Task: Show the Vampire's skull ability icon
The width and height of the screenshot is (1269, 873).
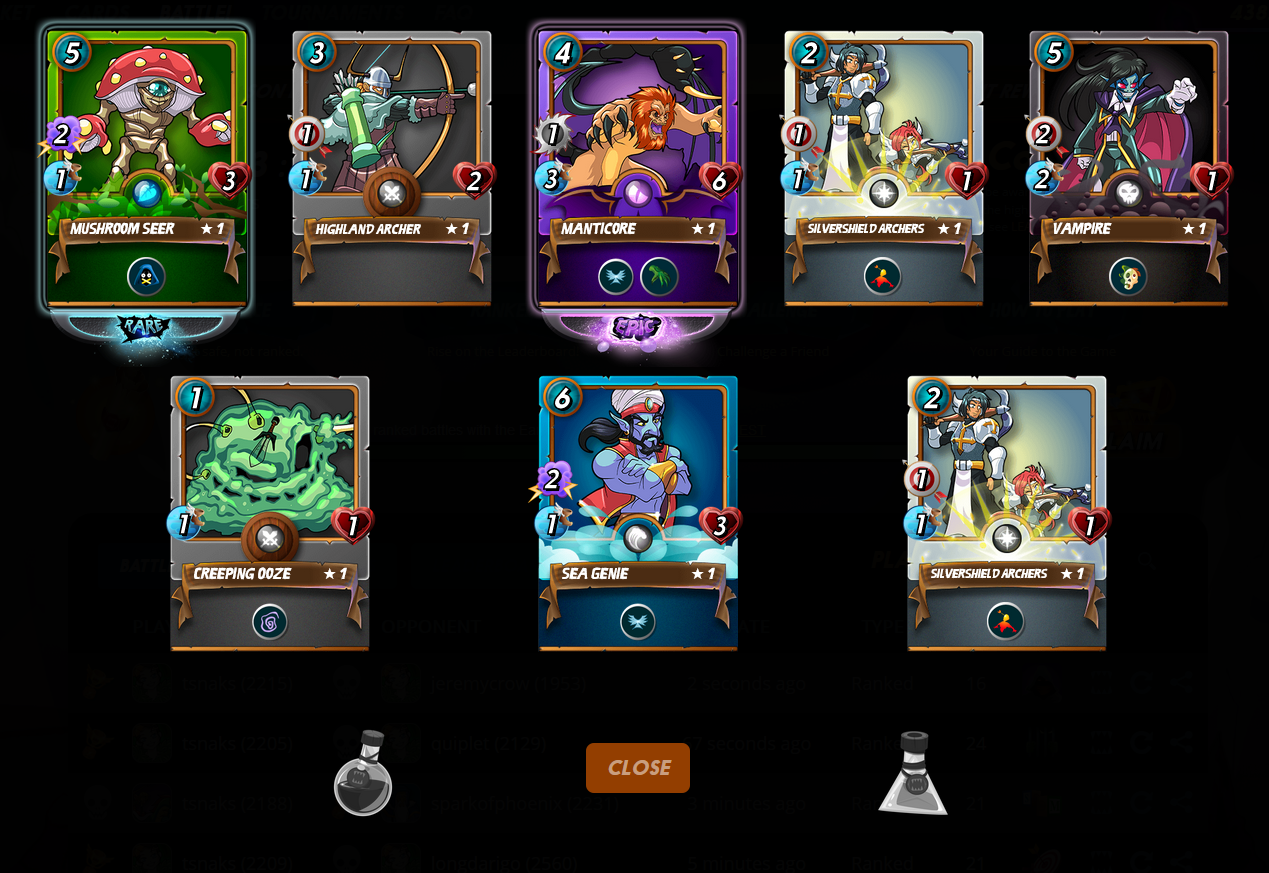Action: (x=1128, y=277)
